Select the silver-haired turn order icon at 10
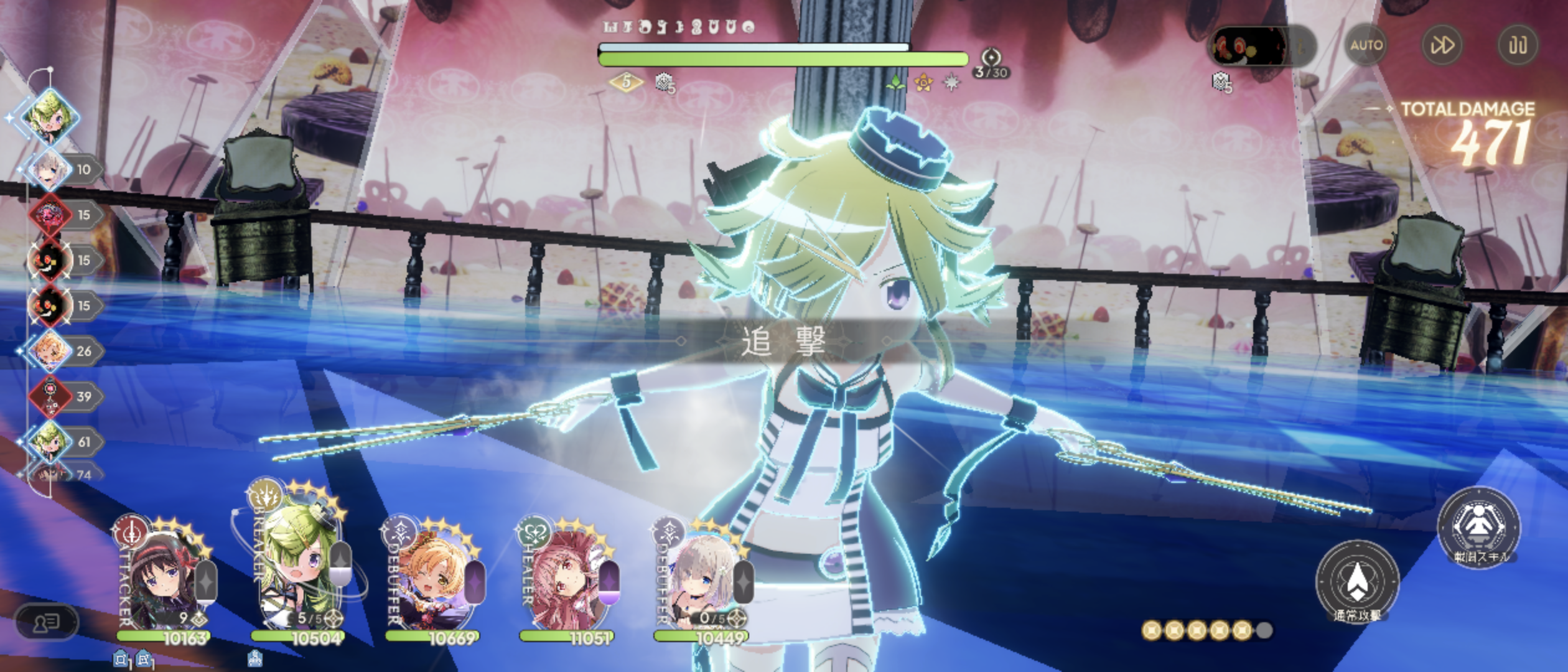The width and height of the screenshot is (1568, 672). click(50, 169)
